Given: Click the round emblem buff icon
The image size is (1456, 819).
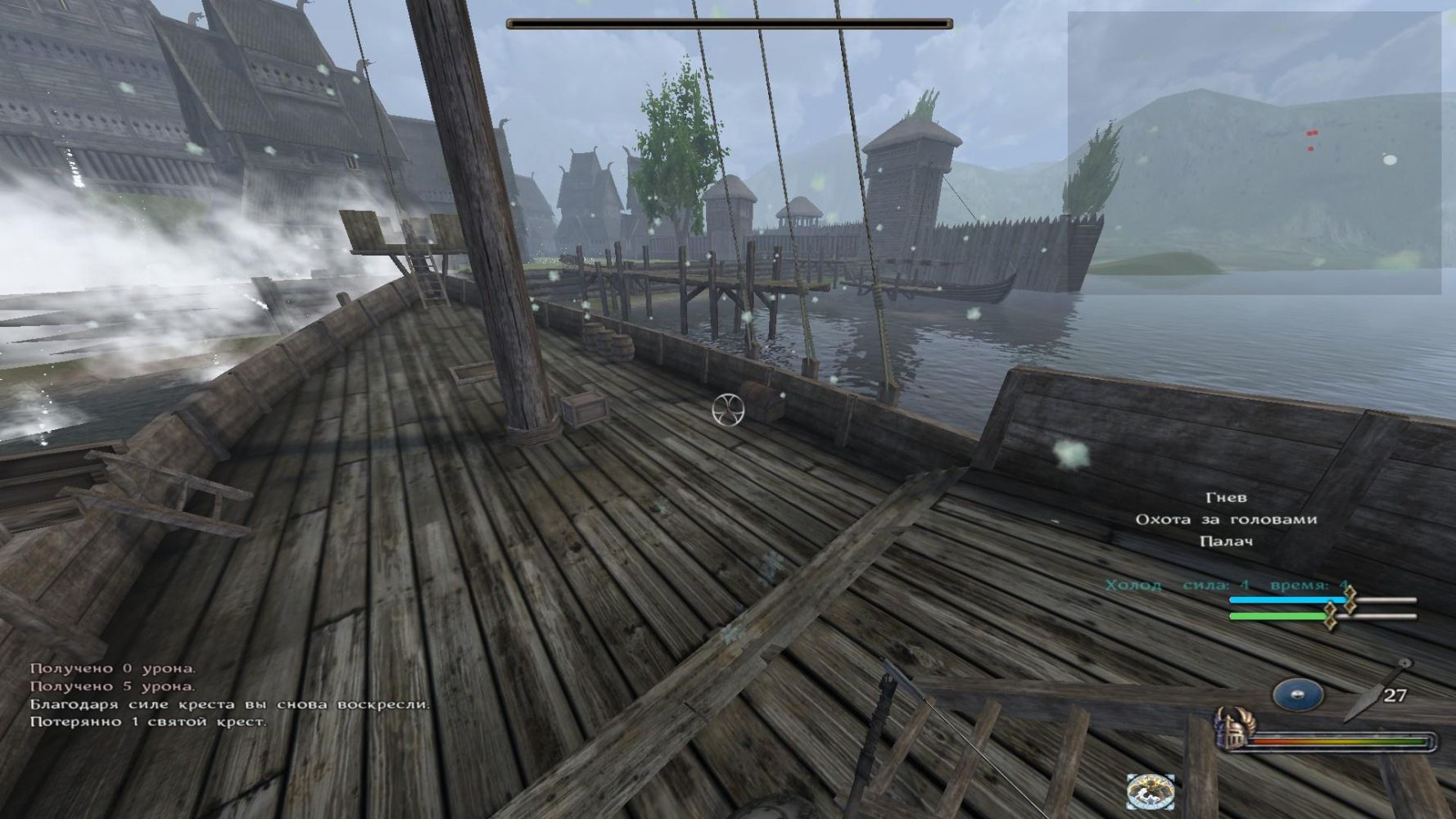Looking at the screenshot, I should pyautogui.click(x=1151, y=791).
